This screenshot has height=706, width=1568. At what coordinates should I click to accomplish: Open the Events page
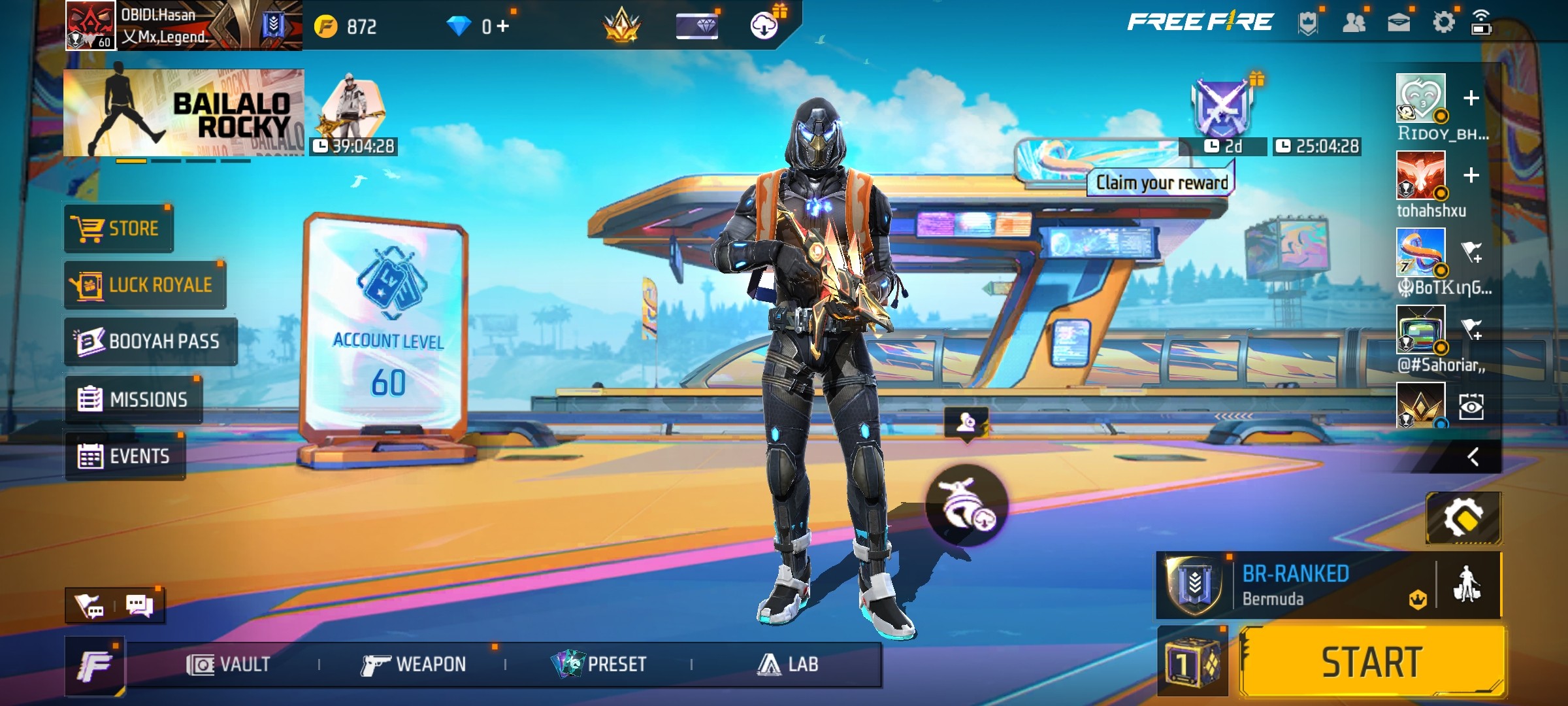pyautogui.click(x=125, y=456)
